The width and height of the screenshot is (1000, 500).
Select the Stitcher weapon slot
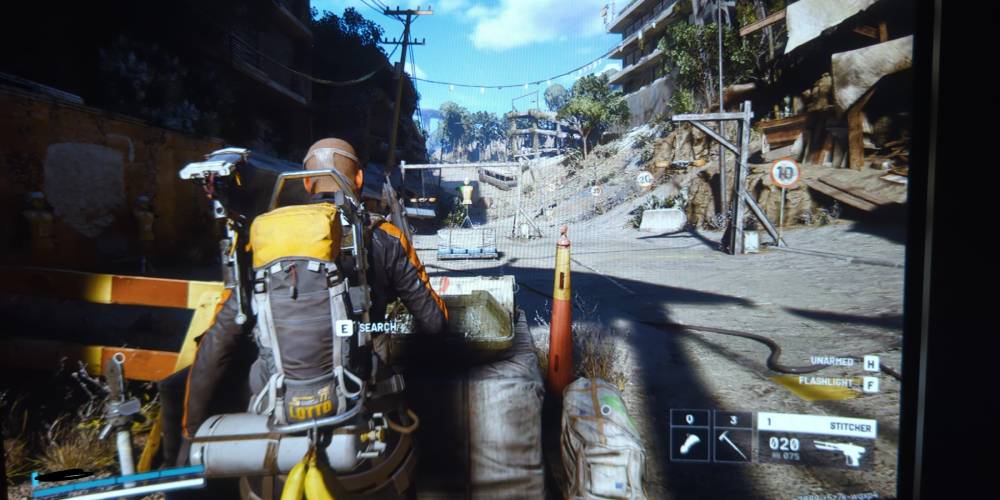(816, 440)
